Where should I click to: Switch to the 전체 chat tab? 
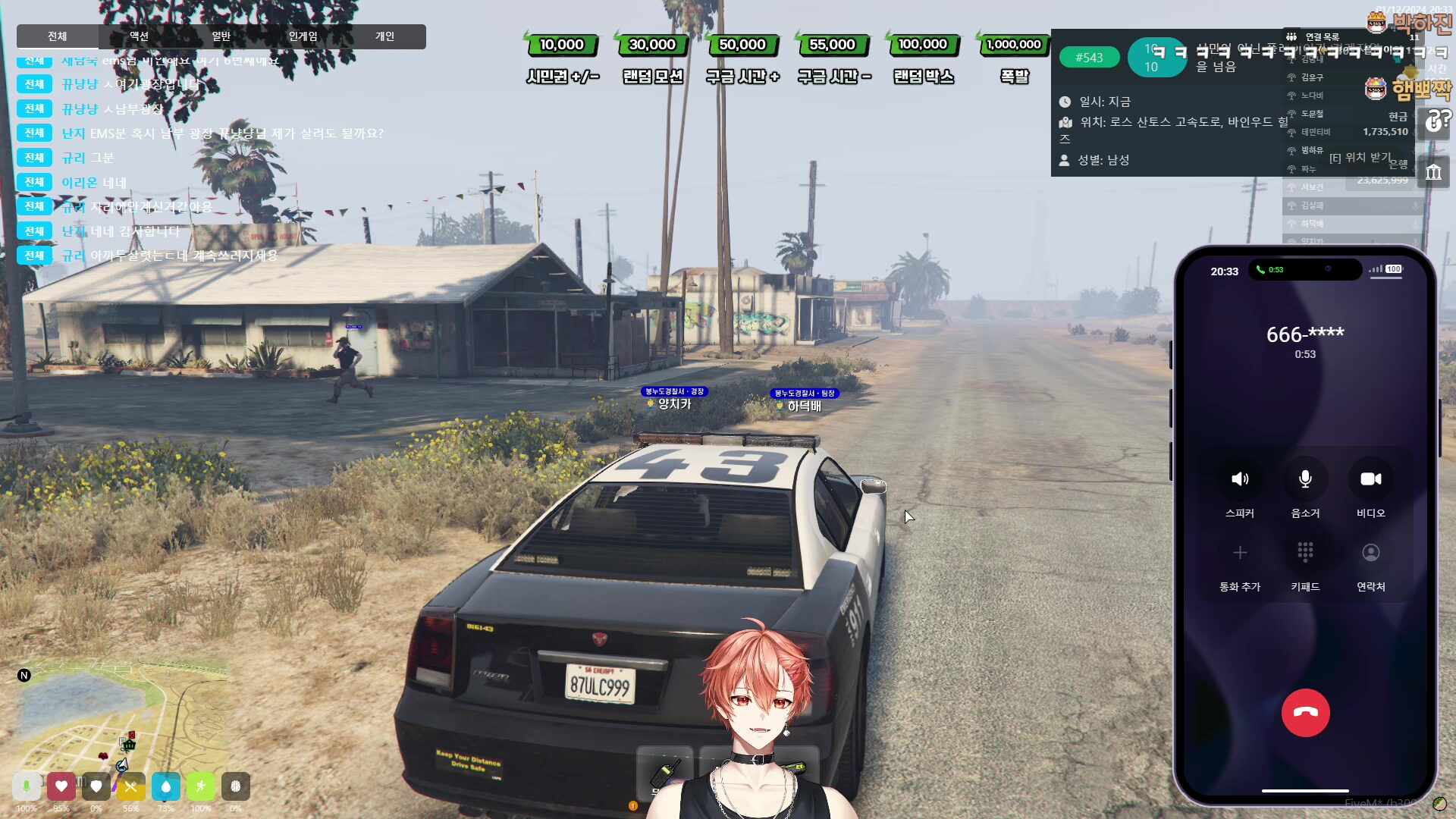click(58, 36)
